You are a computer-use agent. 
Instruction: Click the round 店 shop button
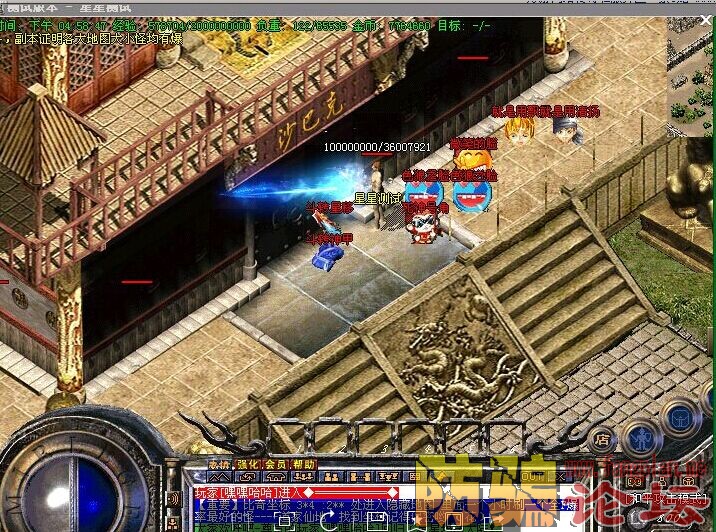(602, 437)
